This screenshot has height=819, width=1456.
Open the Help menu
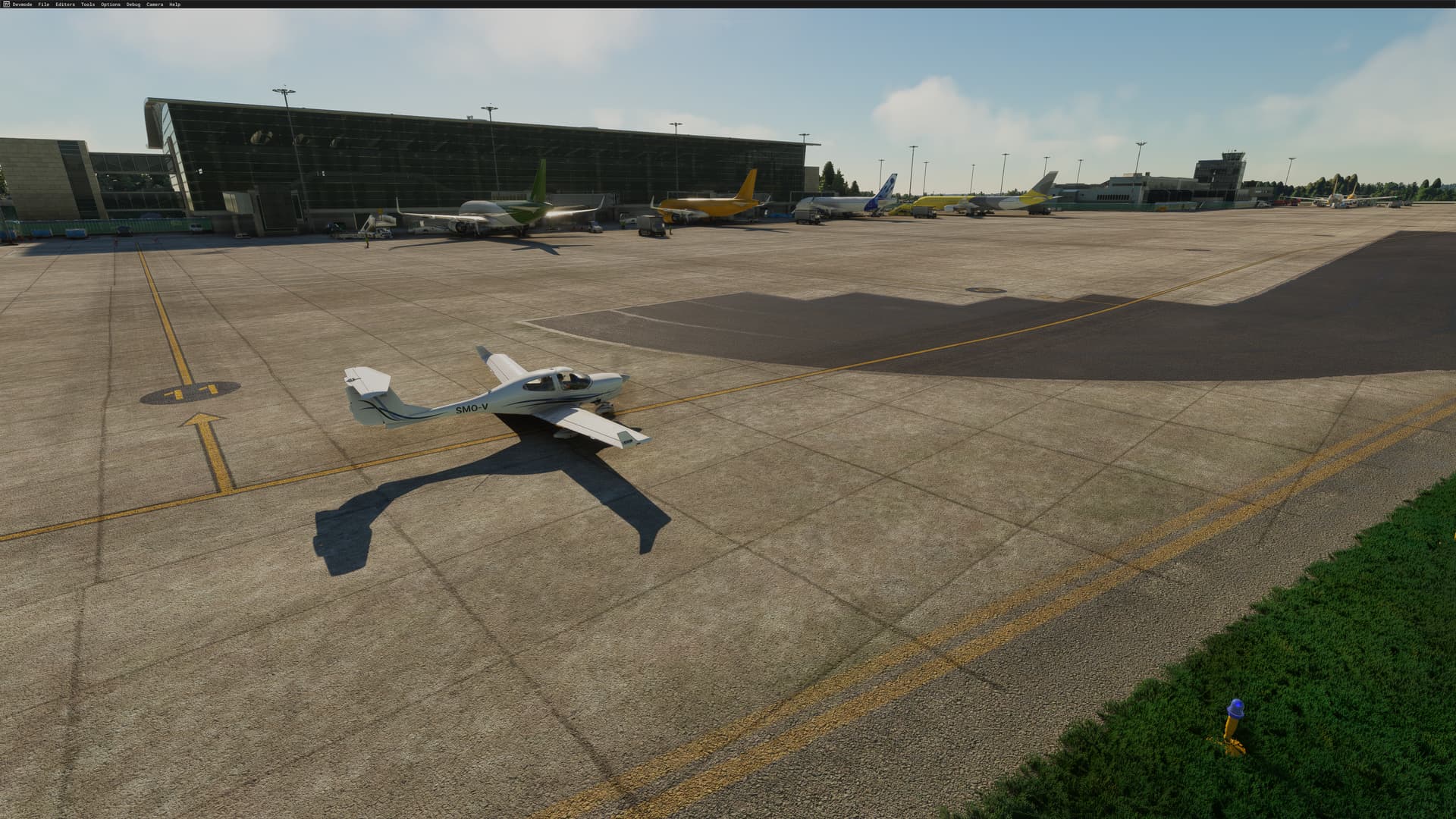(175, 5)
